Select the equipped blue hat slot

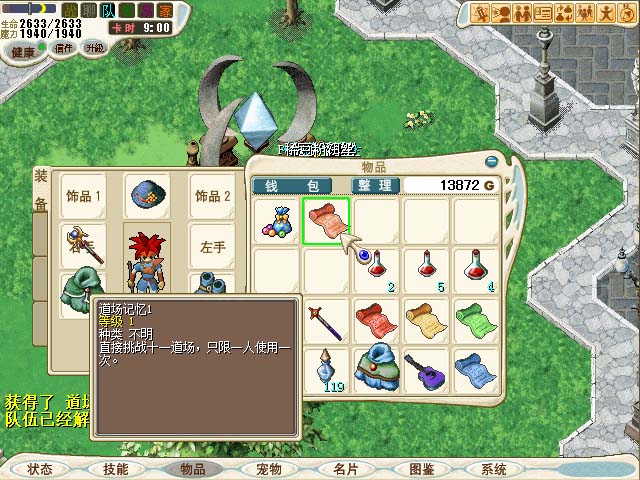(x=146, y=196)
